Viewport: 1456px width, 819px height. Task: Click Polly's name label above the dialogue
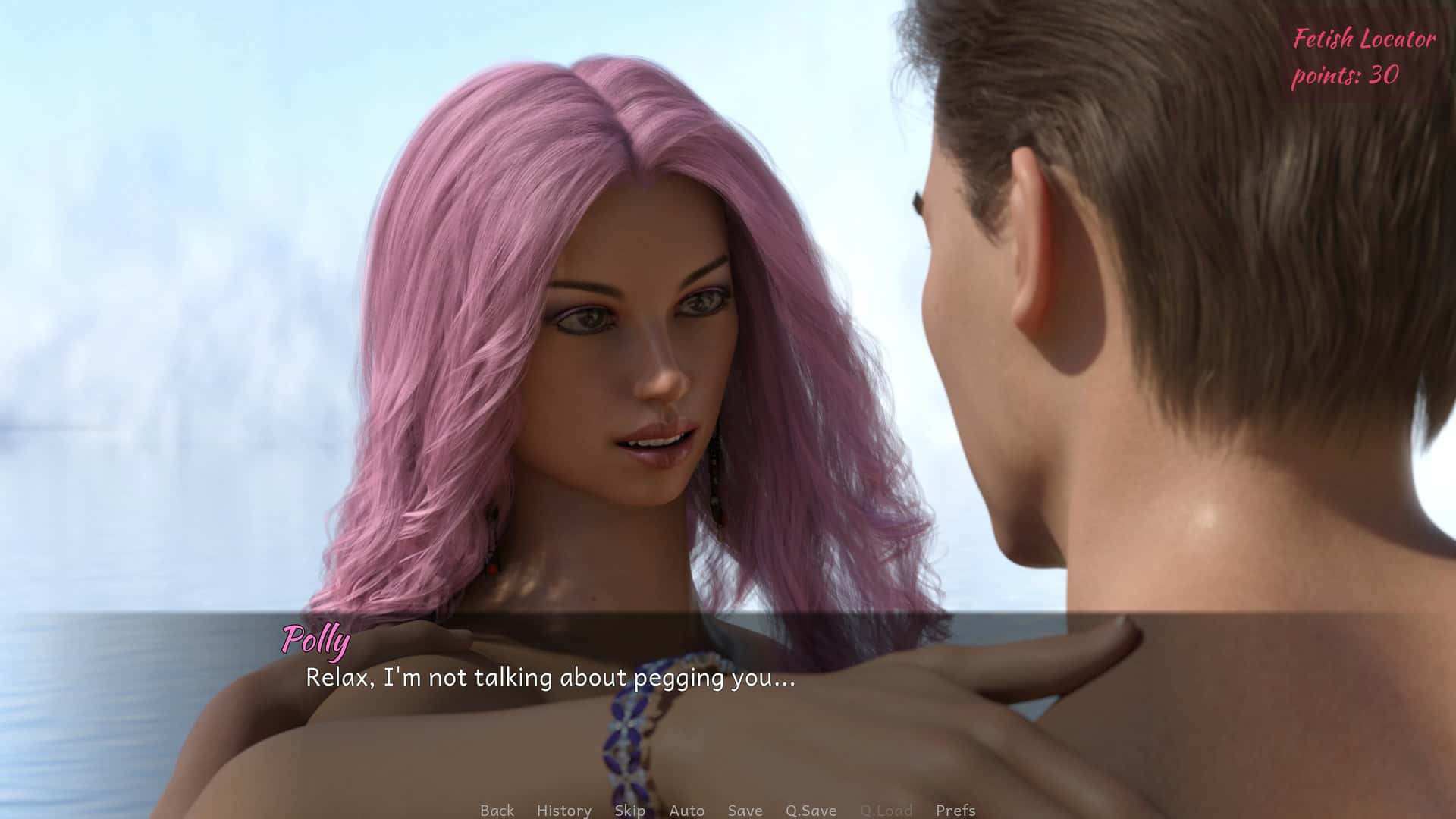pyautogui.click(x=315, y=641)
